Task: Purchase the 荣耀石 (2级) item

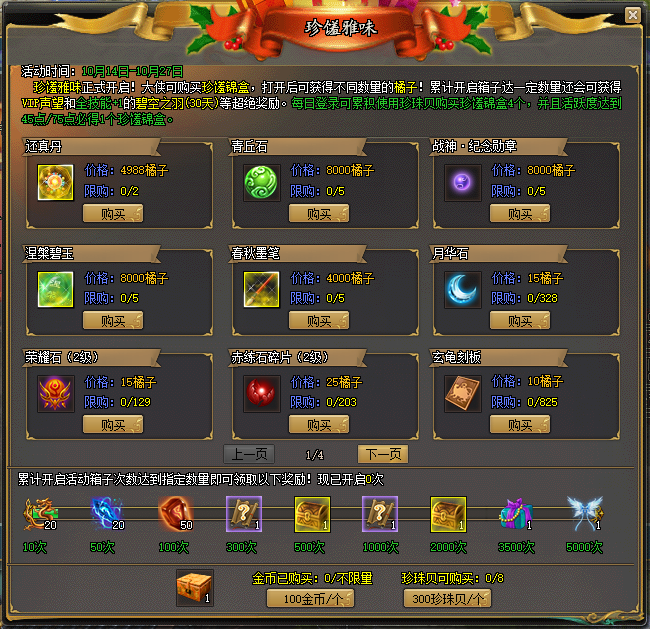Action: (112, 425)
